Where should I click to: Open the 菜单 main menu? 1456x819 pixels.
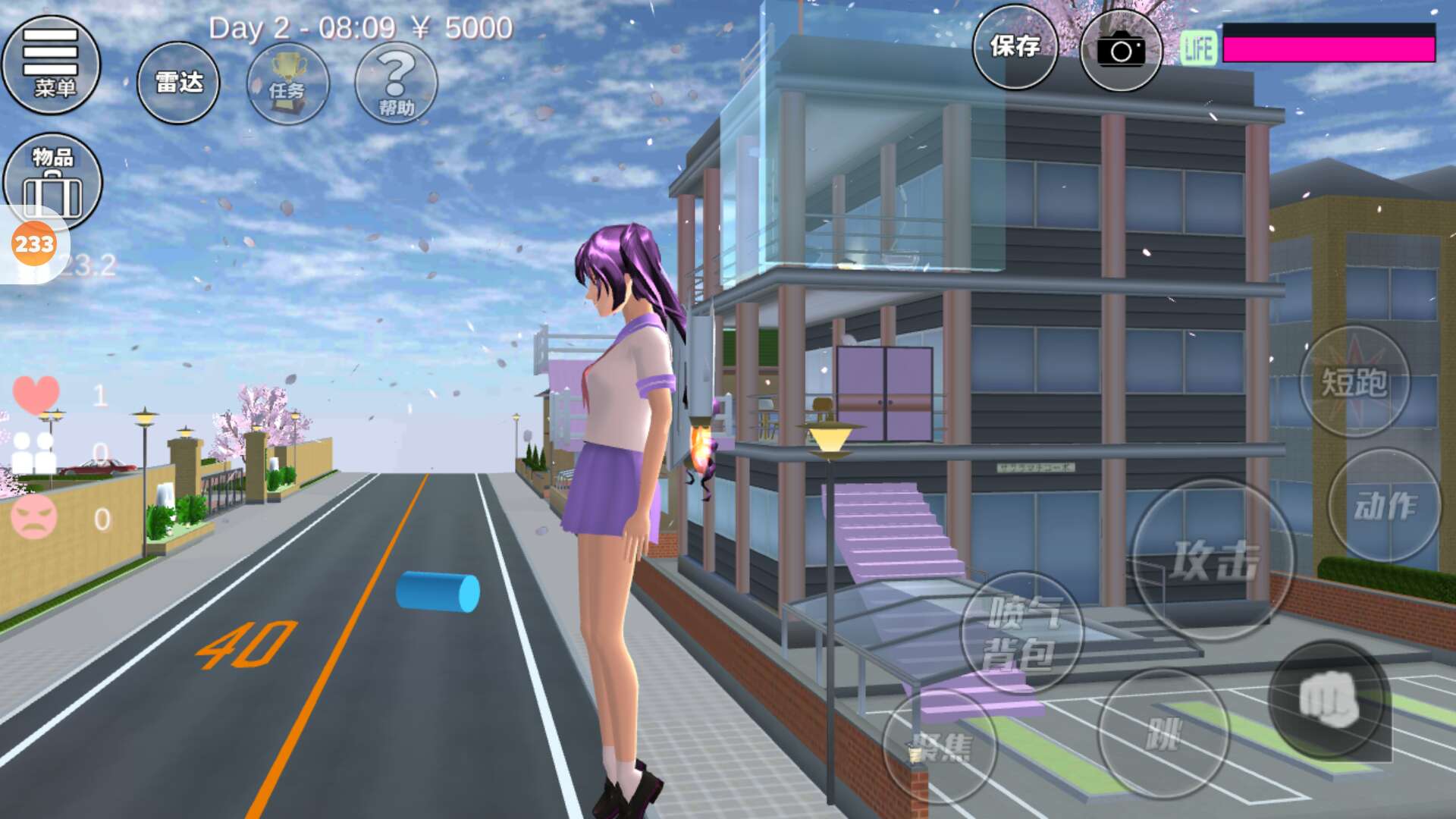[52, 65]
